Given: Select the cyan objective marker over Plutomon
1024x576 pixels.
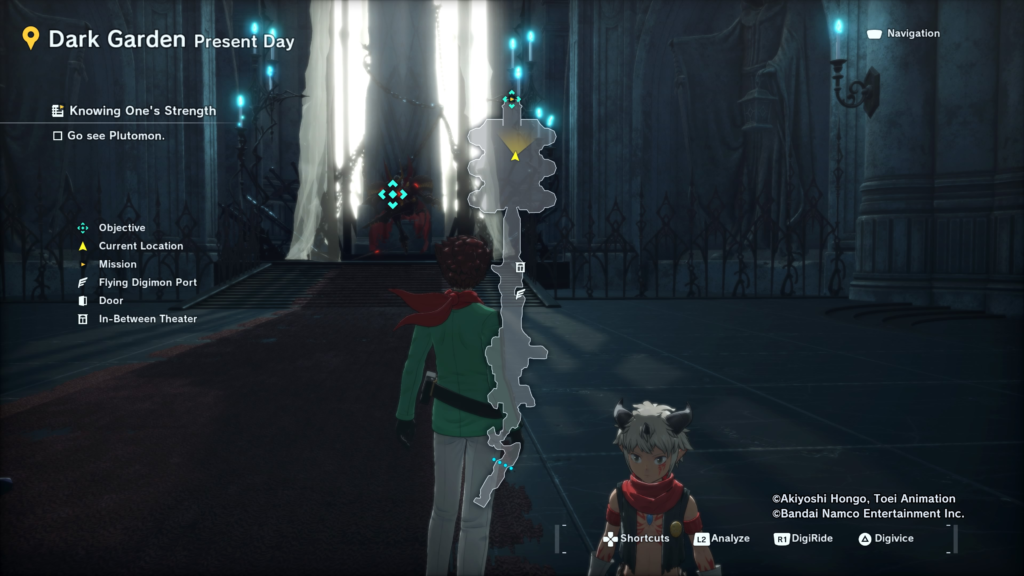Looking at the screenshot, I should click(x=393, y=194).
